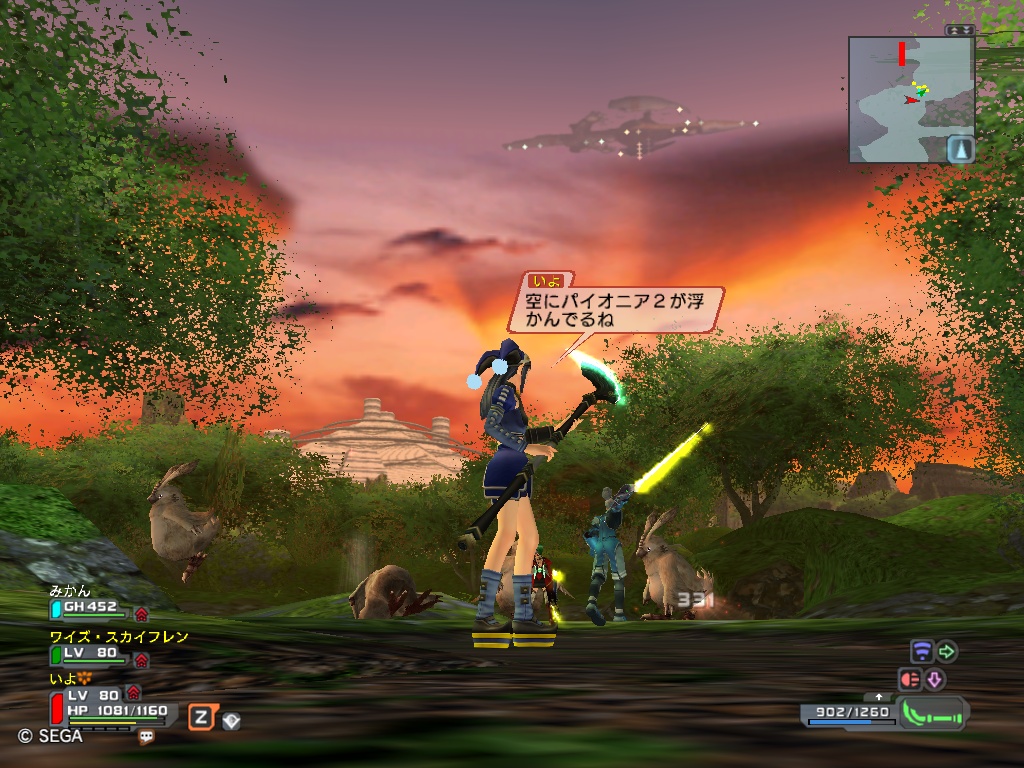
Task: Click the red chevron icon beside みかん's gauge
Action: click(x=141, y=613)
